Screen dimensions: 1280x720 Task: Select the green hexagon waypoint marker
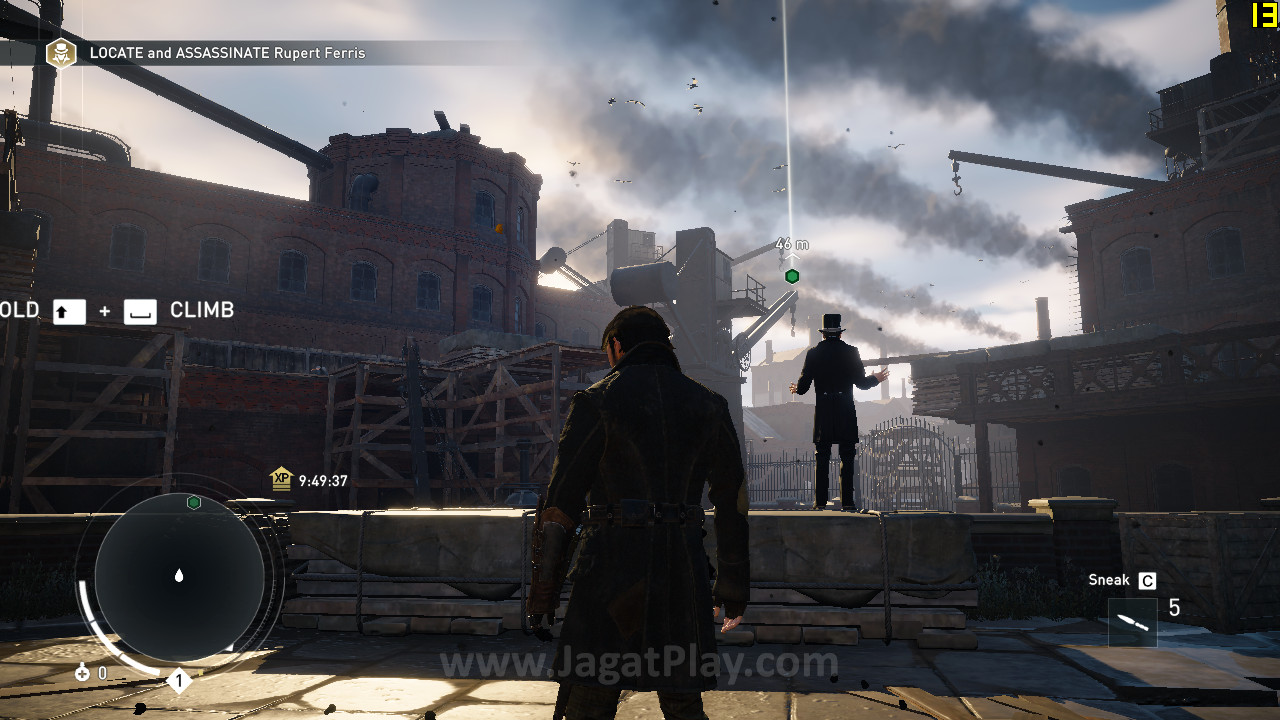click(x=792, y=276)
